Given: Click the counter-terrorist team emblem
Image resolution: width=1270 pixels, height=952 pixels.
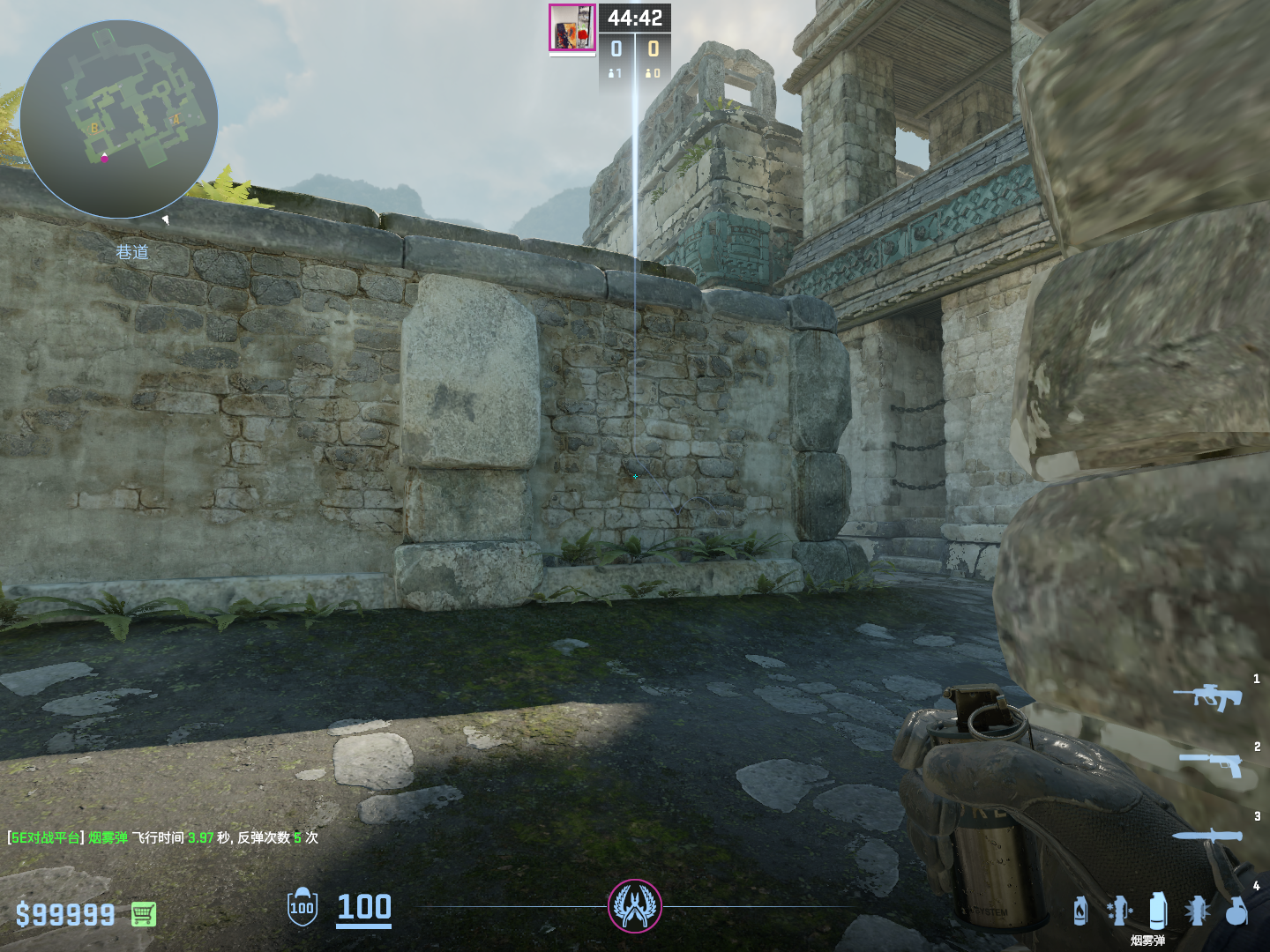Looking at the screenshot, I should 634,905.
